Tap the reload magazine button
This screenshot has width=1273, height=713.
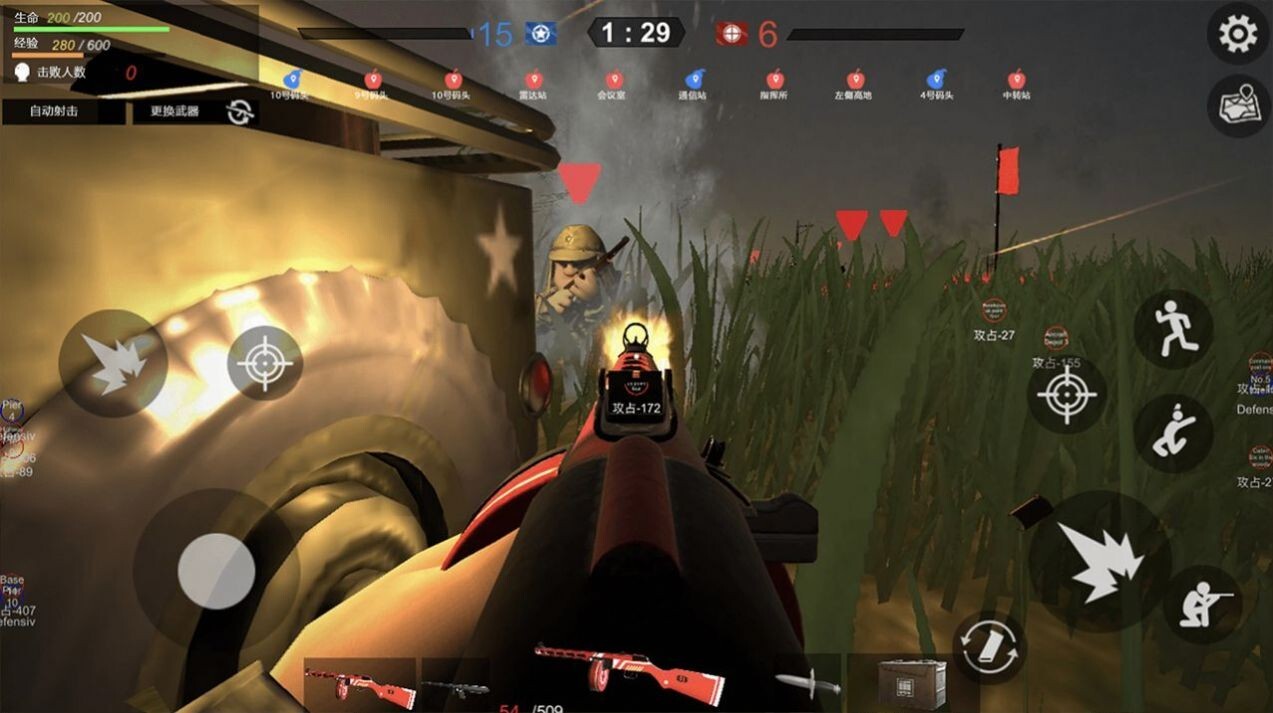[x=989, y=647]
